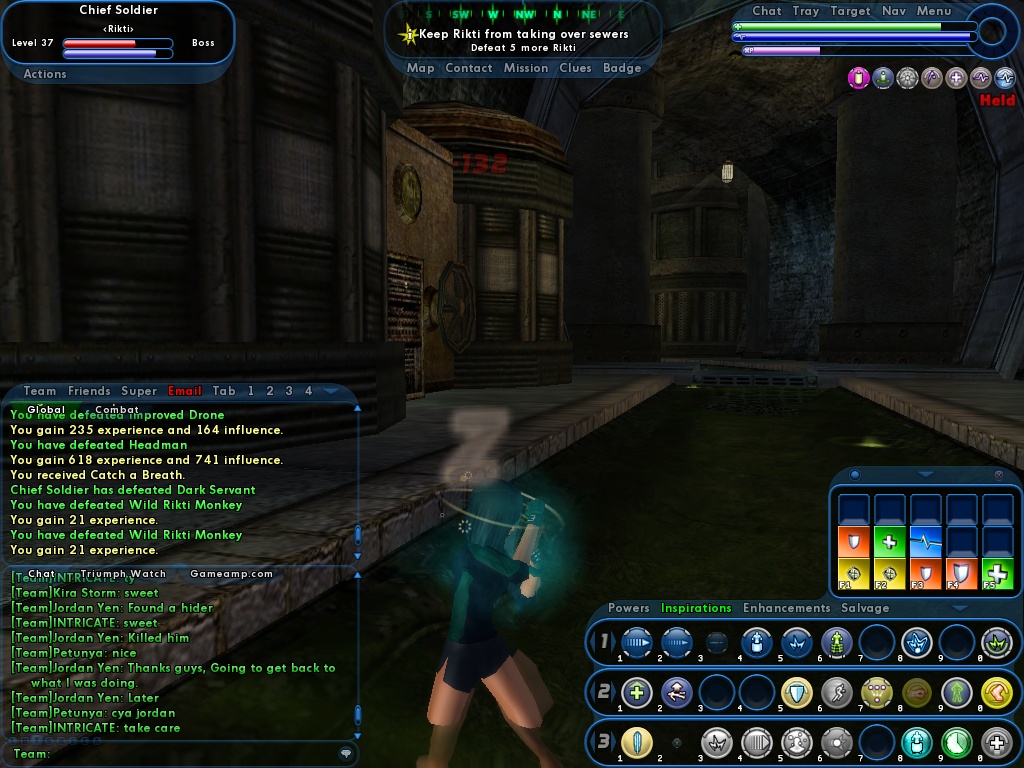Show the Mission details
The image size is (1024, 768).
525,68
